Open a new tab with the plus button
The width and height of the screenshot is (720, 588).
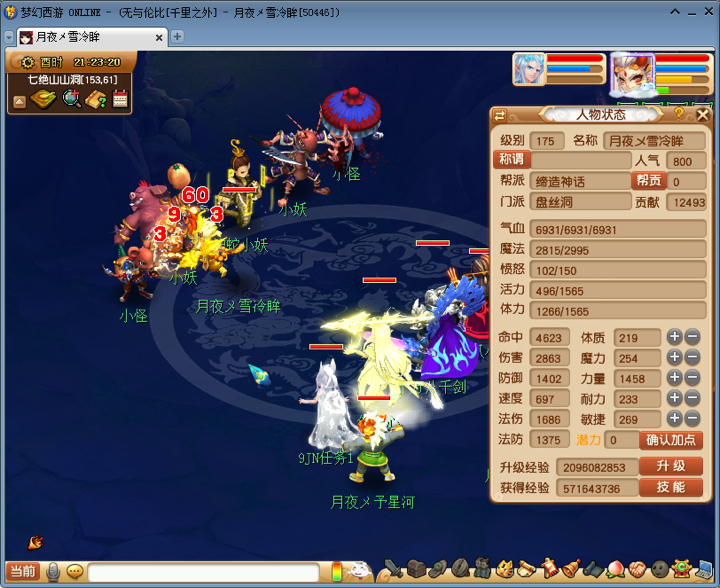177,36
